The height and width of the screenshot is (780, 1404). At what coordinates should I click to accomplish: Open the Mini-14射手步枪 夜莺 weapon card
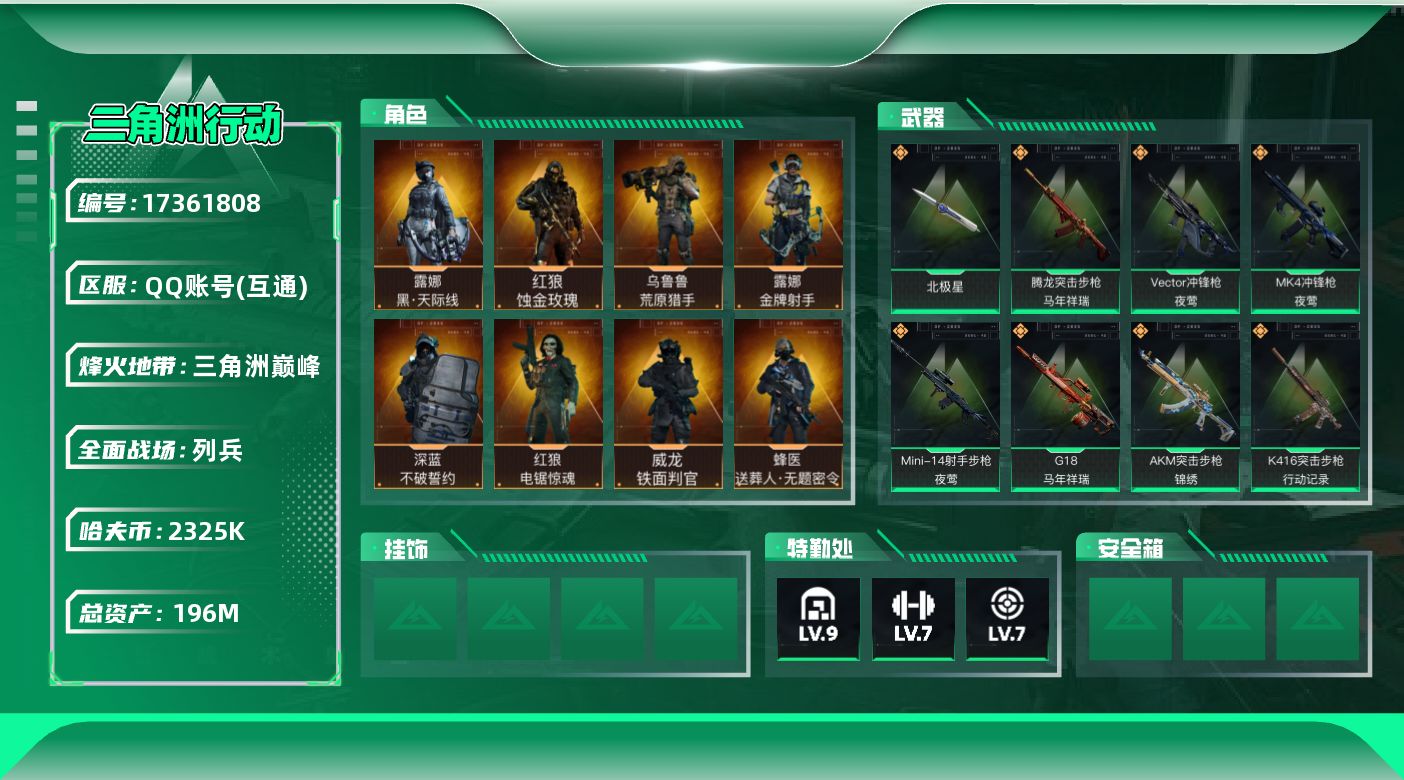[945, 405]
